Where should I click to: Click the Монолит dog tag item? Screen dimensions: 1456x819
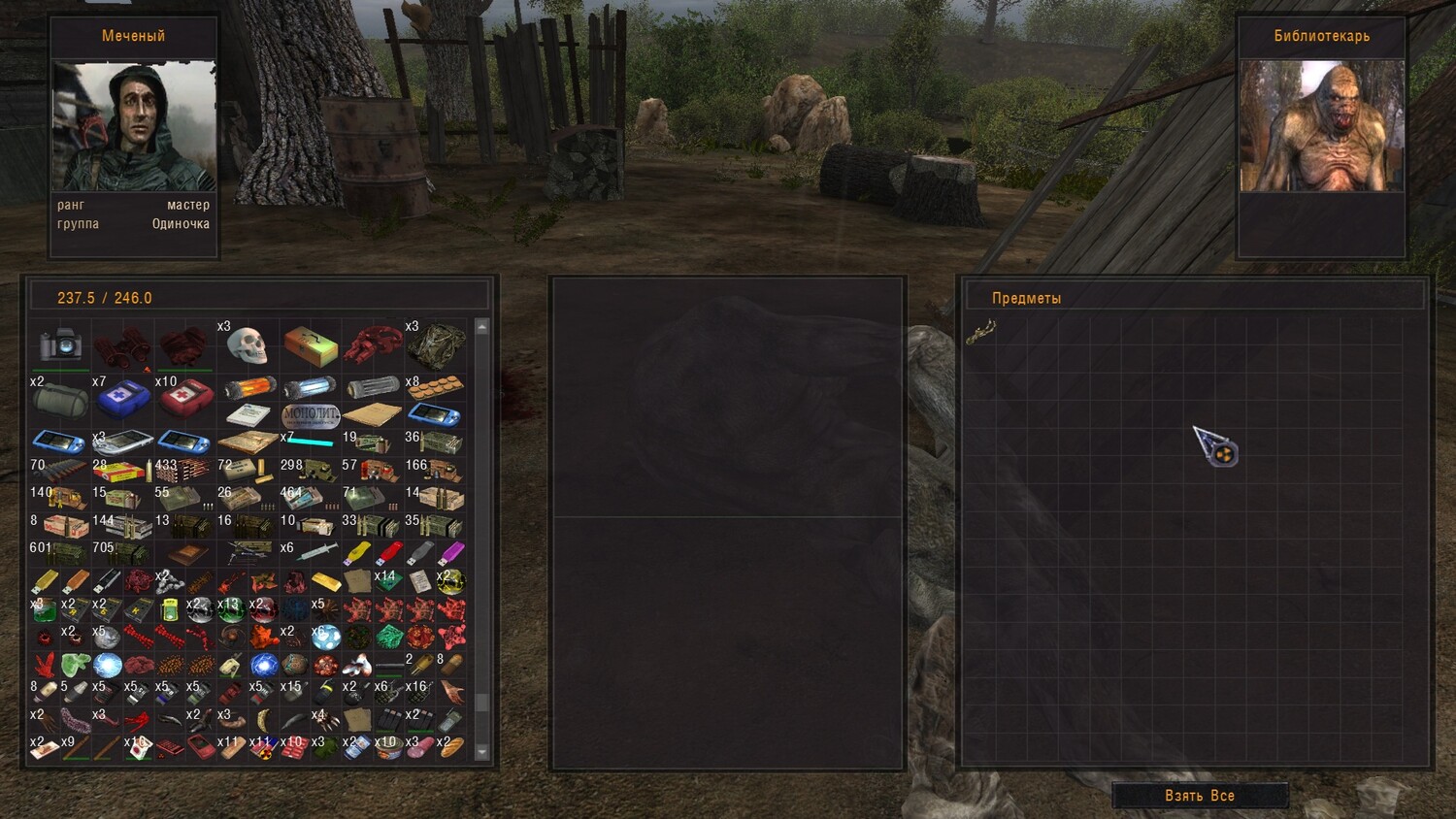[311, 416]
